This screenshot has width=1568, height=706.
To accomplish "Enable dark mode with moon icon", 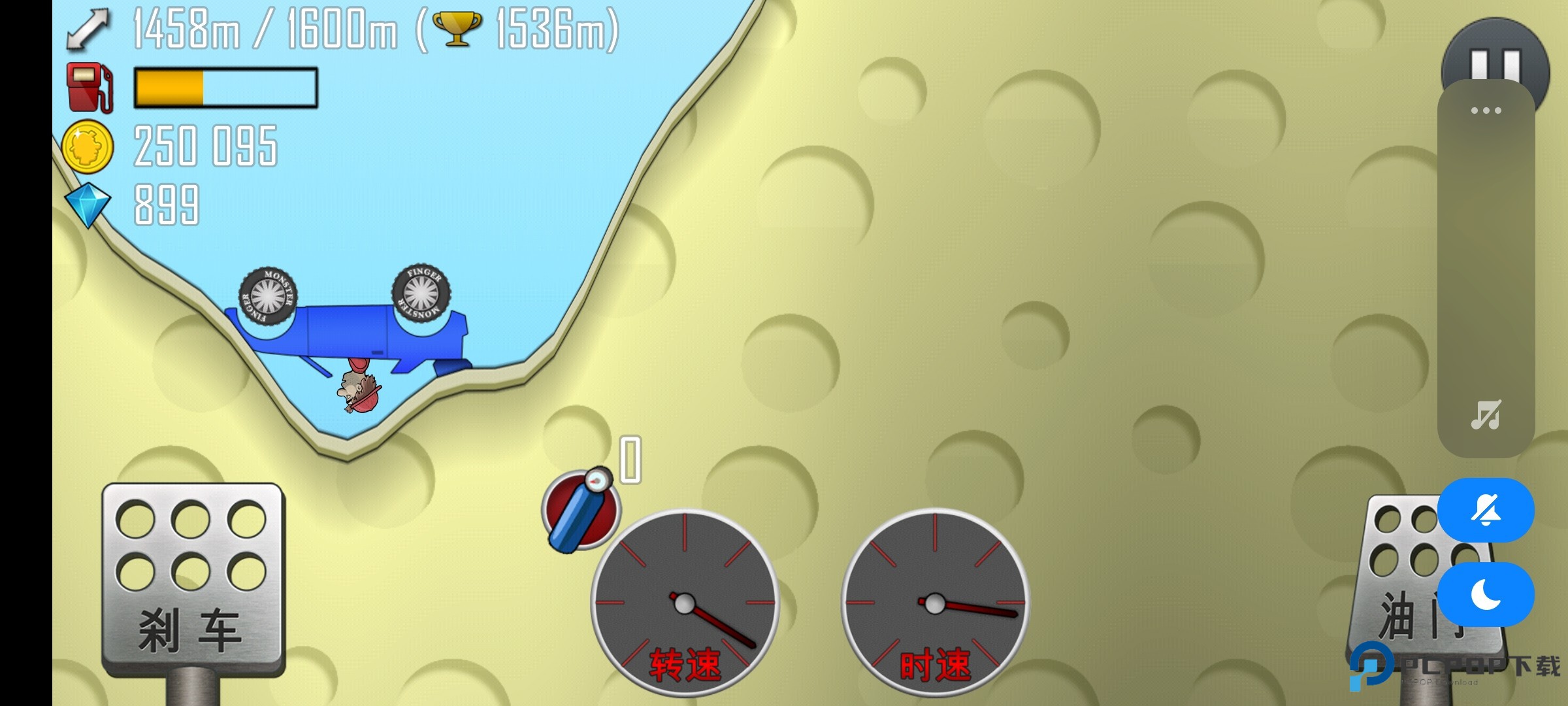I will (1486, 594).
